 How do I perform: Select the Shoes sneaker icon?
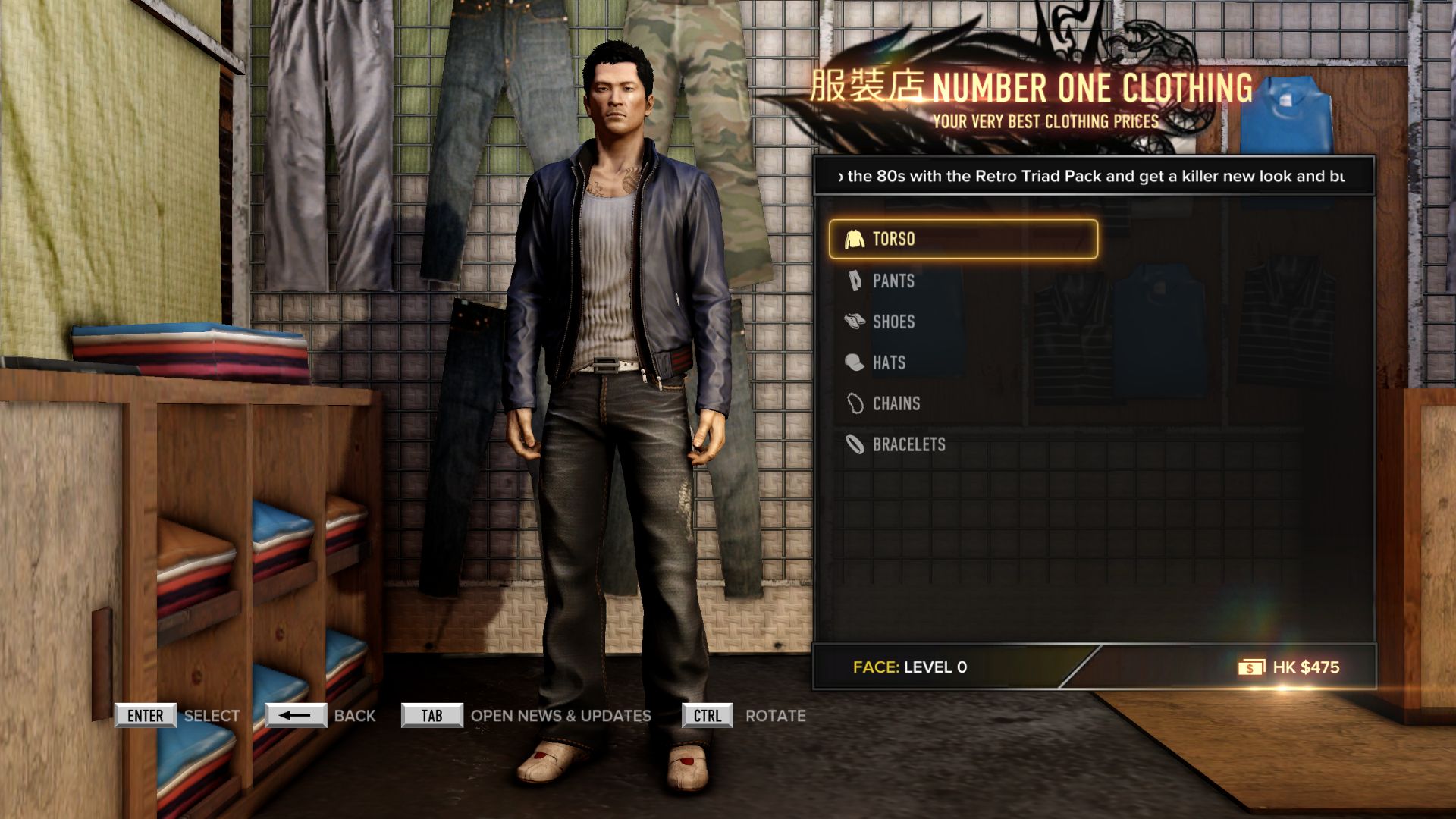click(855, 322)
